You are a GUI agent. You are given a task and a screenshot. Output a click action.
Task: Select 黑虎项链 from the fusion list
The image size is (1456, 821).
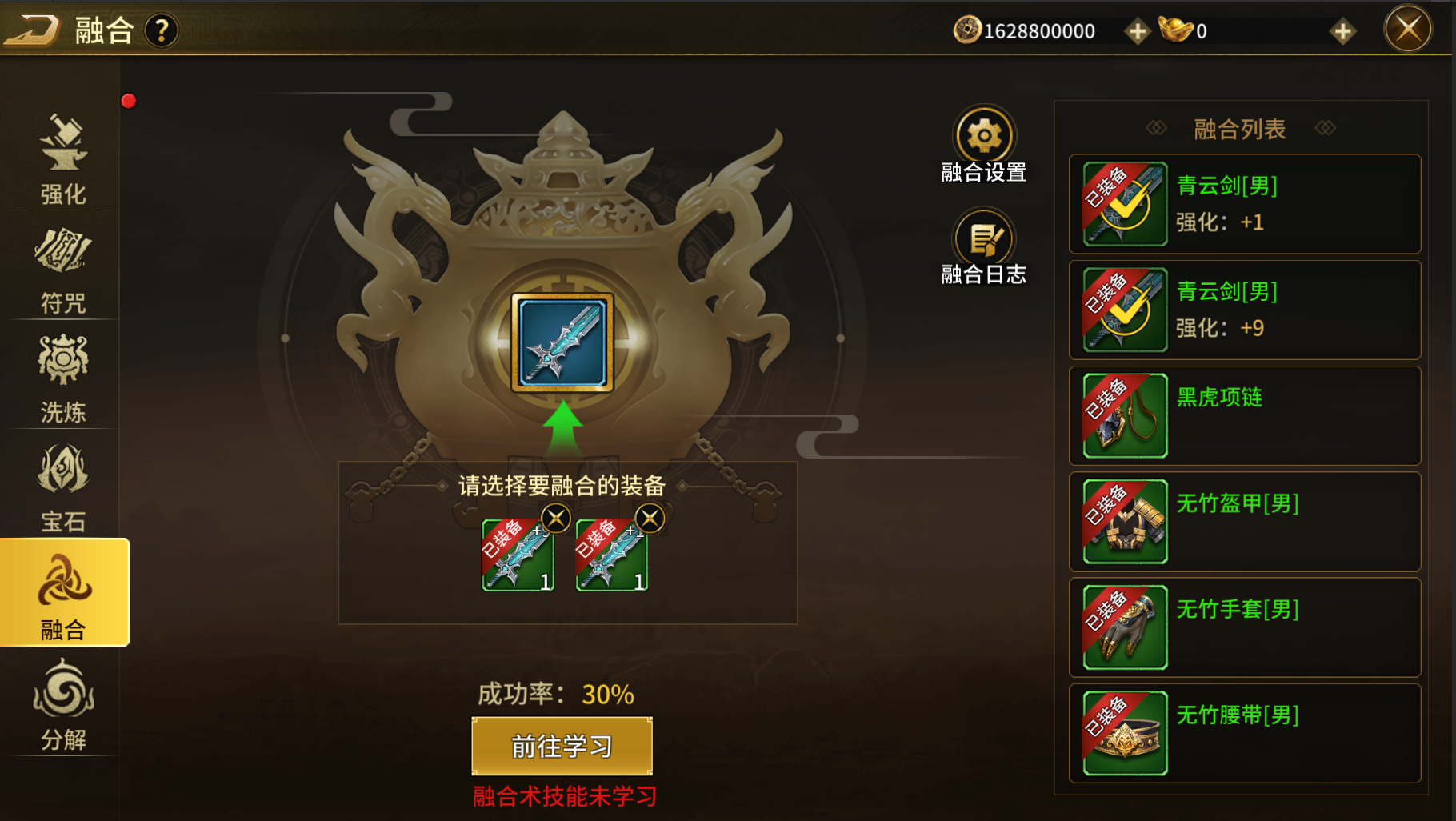tap(1242, 415)
